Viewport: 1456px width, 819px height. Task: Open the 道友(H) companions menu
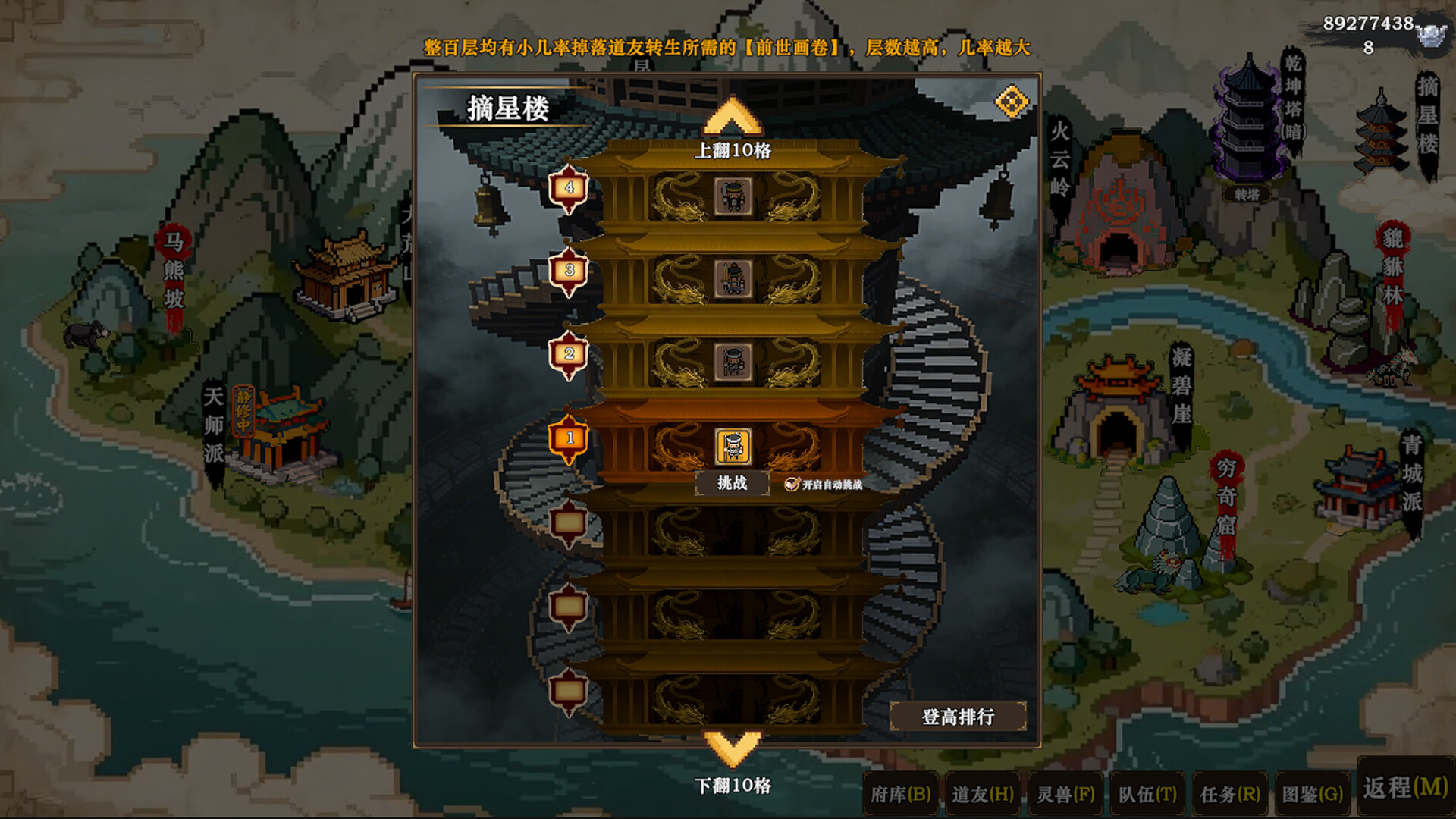[983, 794]
